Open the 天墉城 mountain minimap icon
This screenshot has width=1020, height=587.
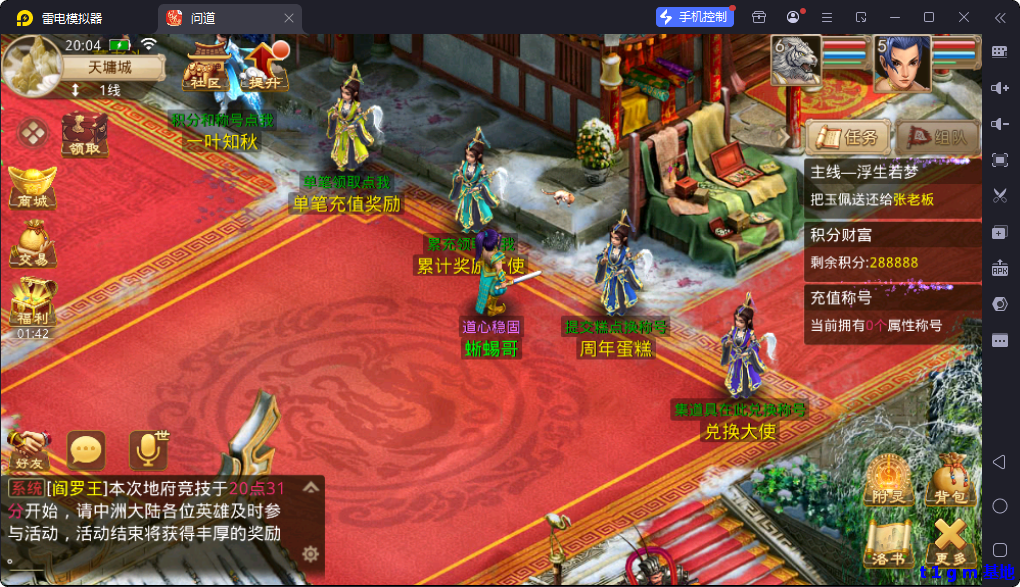[x=30, y=66]
